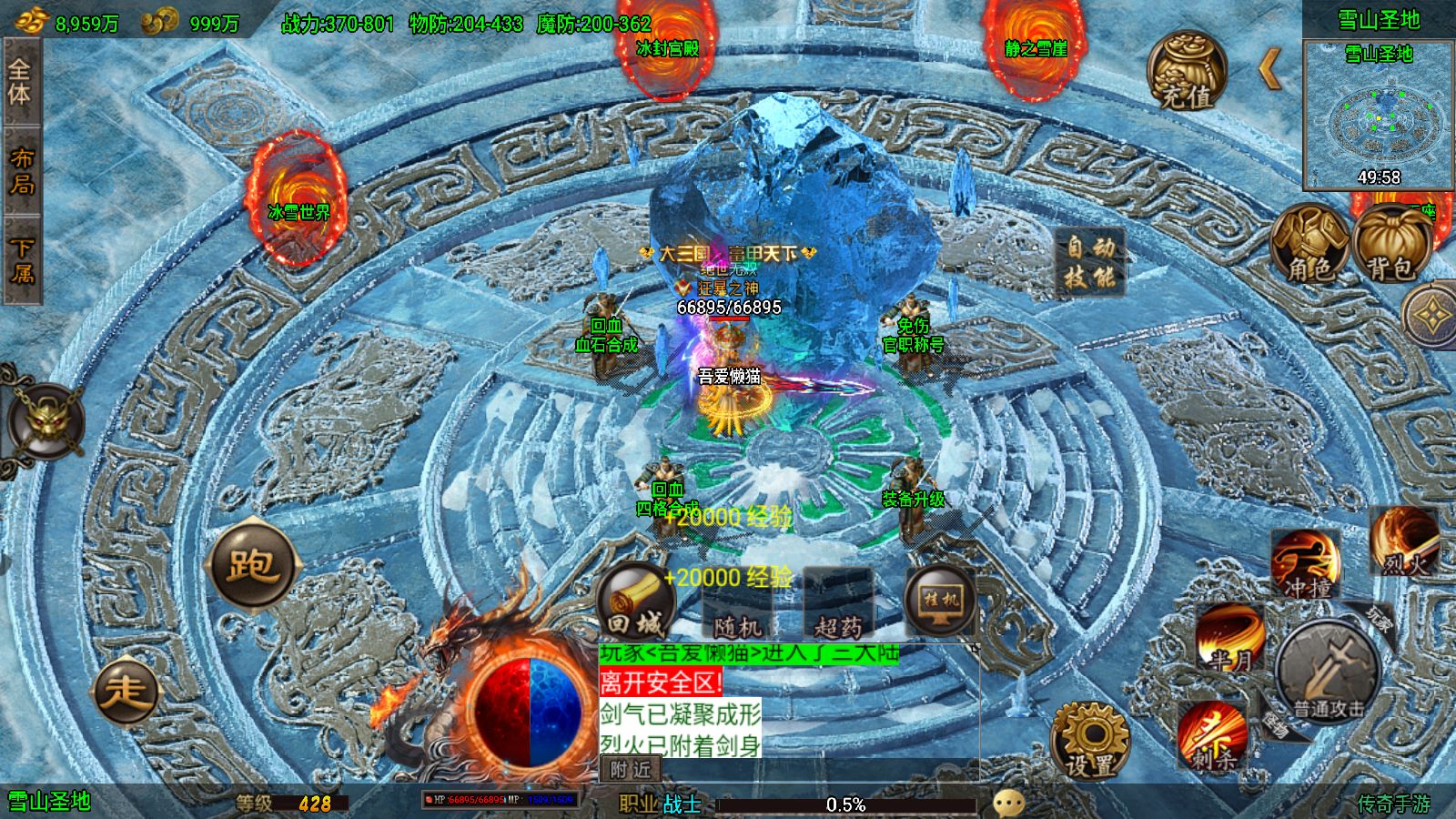Open the 角色 character sheet
The height and width of the screenshot is (819, 1456).
(x=1309, y=244)
